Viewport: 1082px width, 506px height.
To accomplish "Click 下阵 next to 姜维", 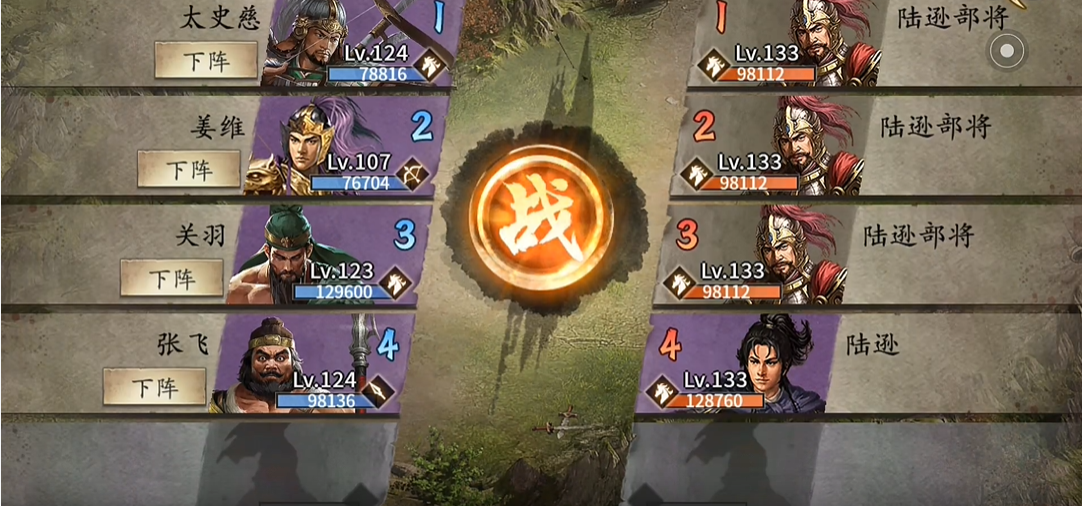I will [x=189, y=169].
